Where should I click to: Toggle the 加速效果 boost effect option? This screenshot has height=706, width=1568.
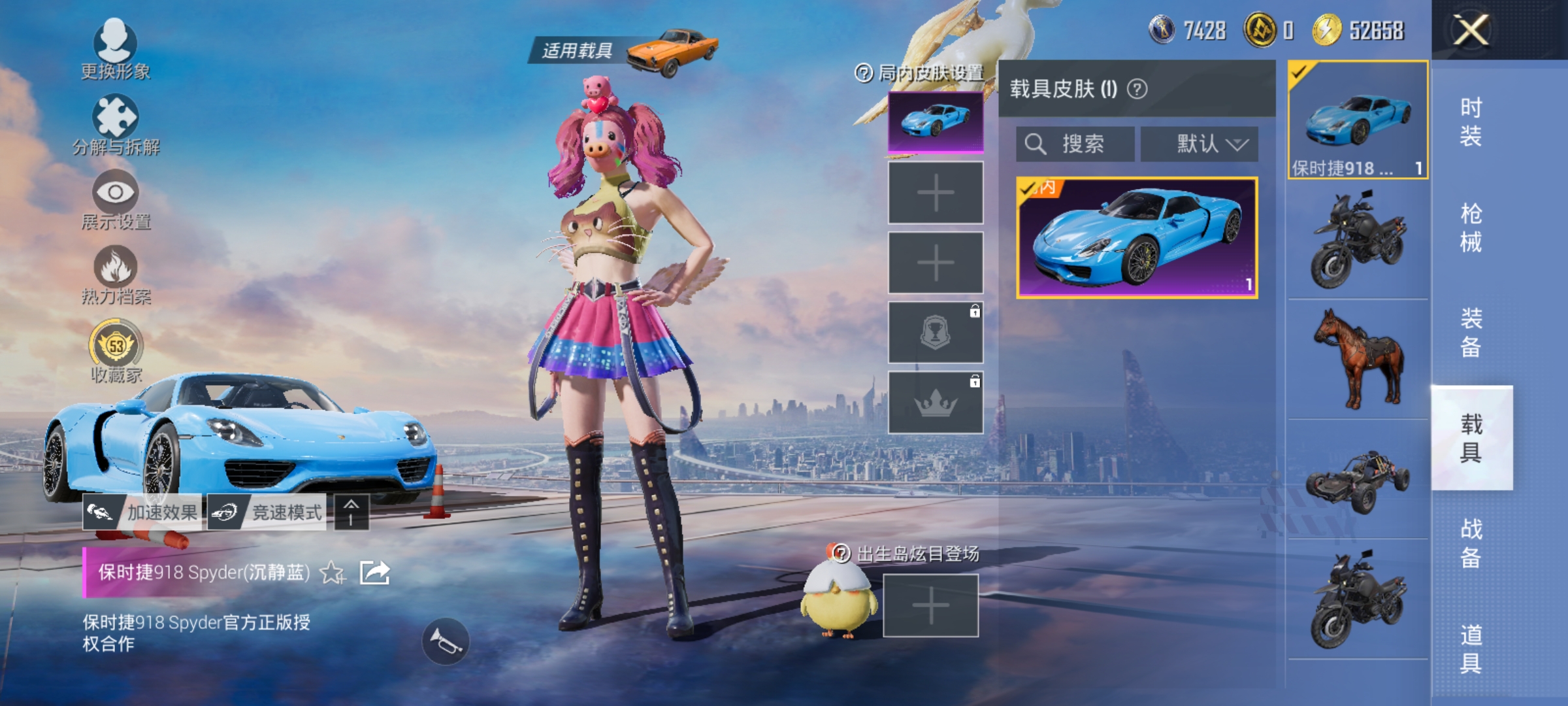coord(140,513)
